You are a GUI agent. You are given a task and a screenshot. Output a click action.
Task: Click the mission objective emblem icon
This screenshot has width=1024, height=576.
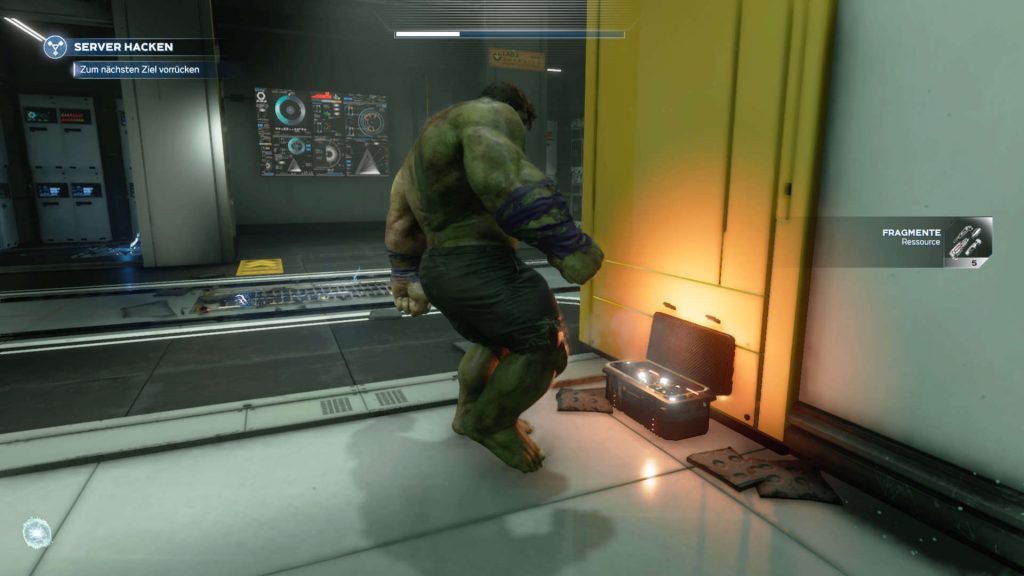(x=55, y=47)
